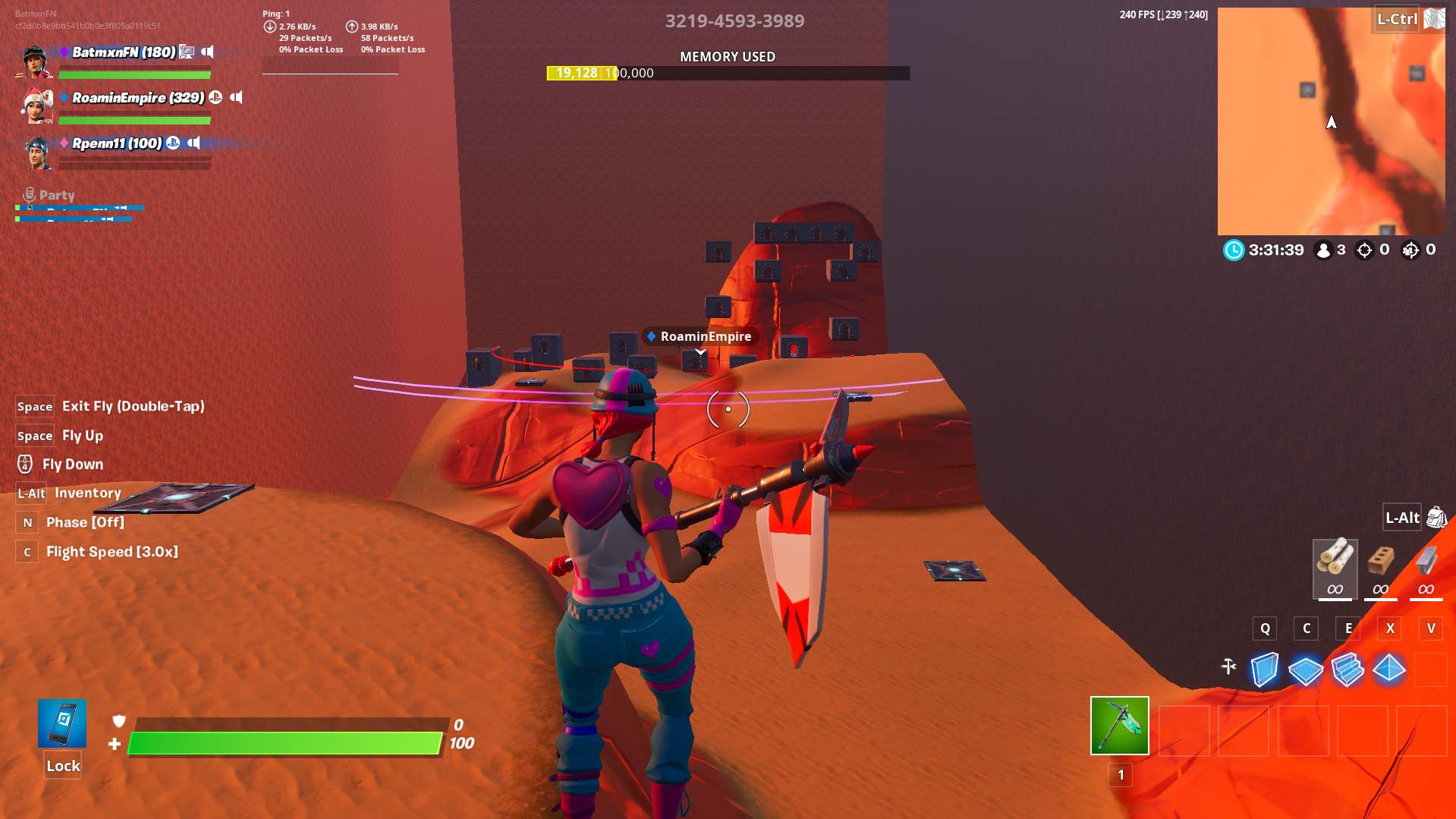The image size is (1456, 819).
Task: Select the pyramid build piece icon
Action: click(x=1390, y=669)
